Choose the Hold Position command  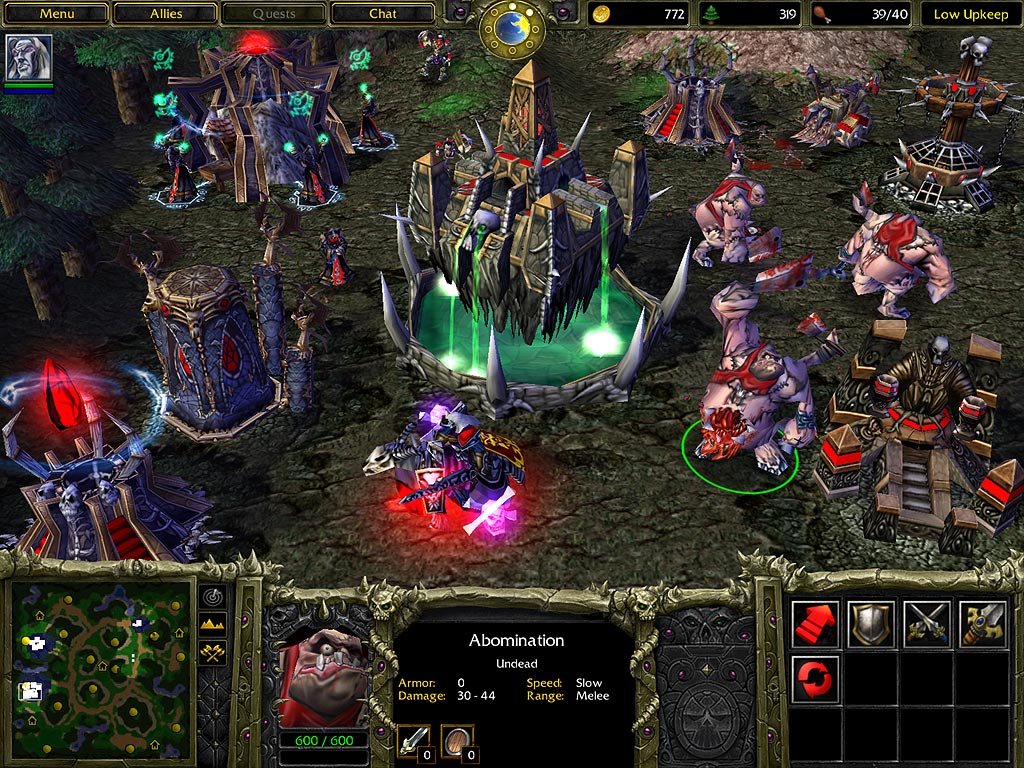pyautogui.click(x=926, y=623)
